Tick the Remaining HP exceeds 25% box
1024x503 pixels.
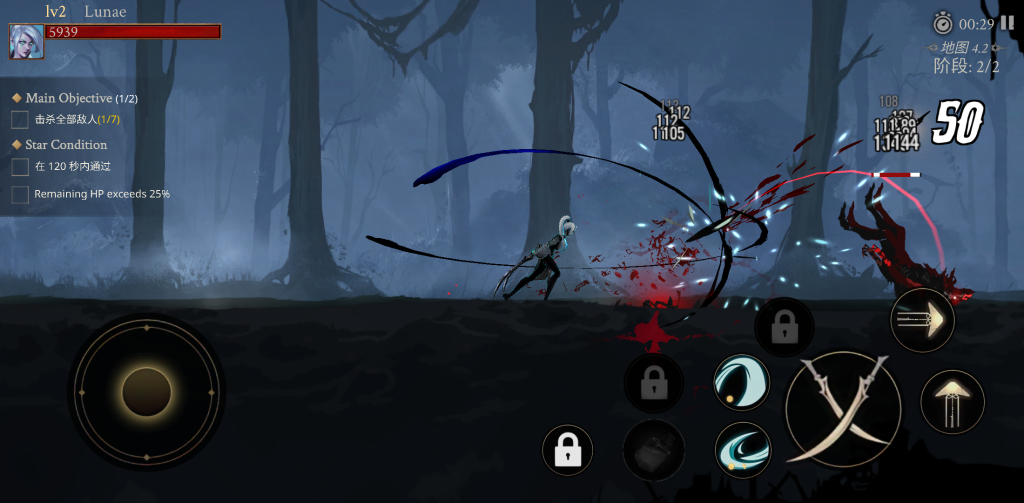pyautogui.click(x=20, y=194)
